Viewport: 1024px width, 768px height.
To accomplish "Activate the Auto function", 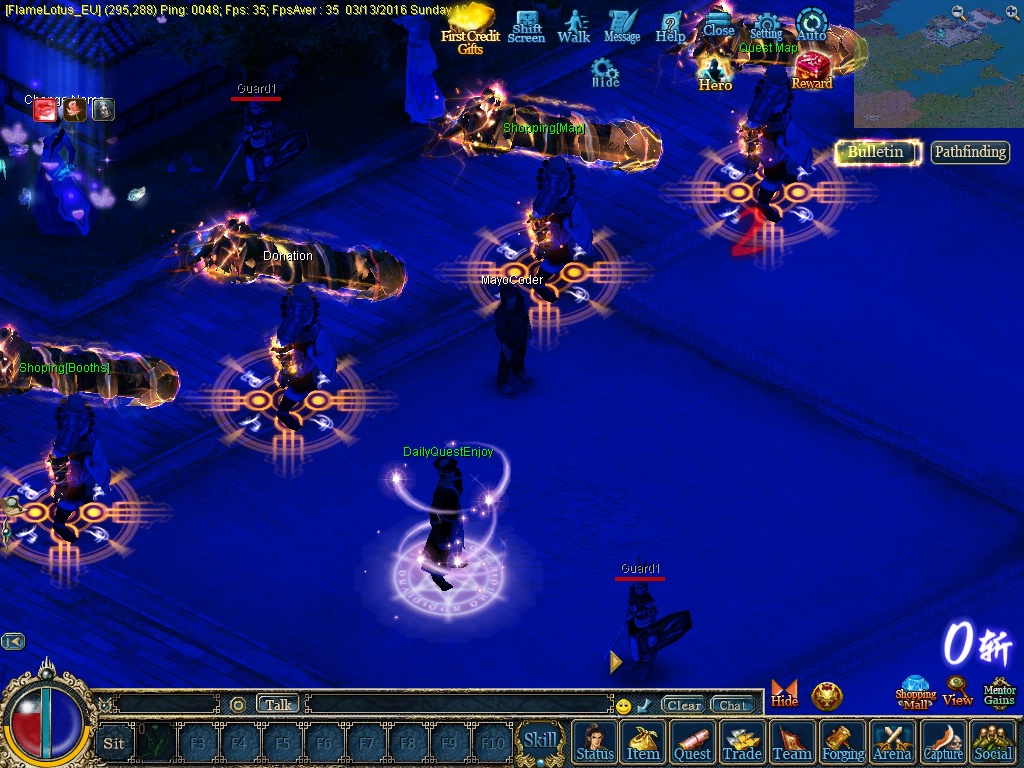I will click(812, 25).
